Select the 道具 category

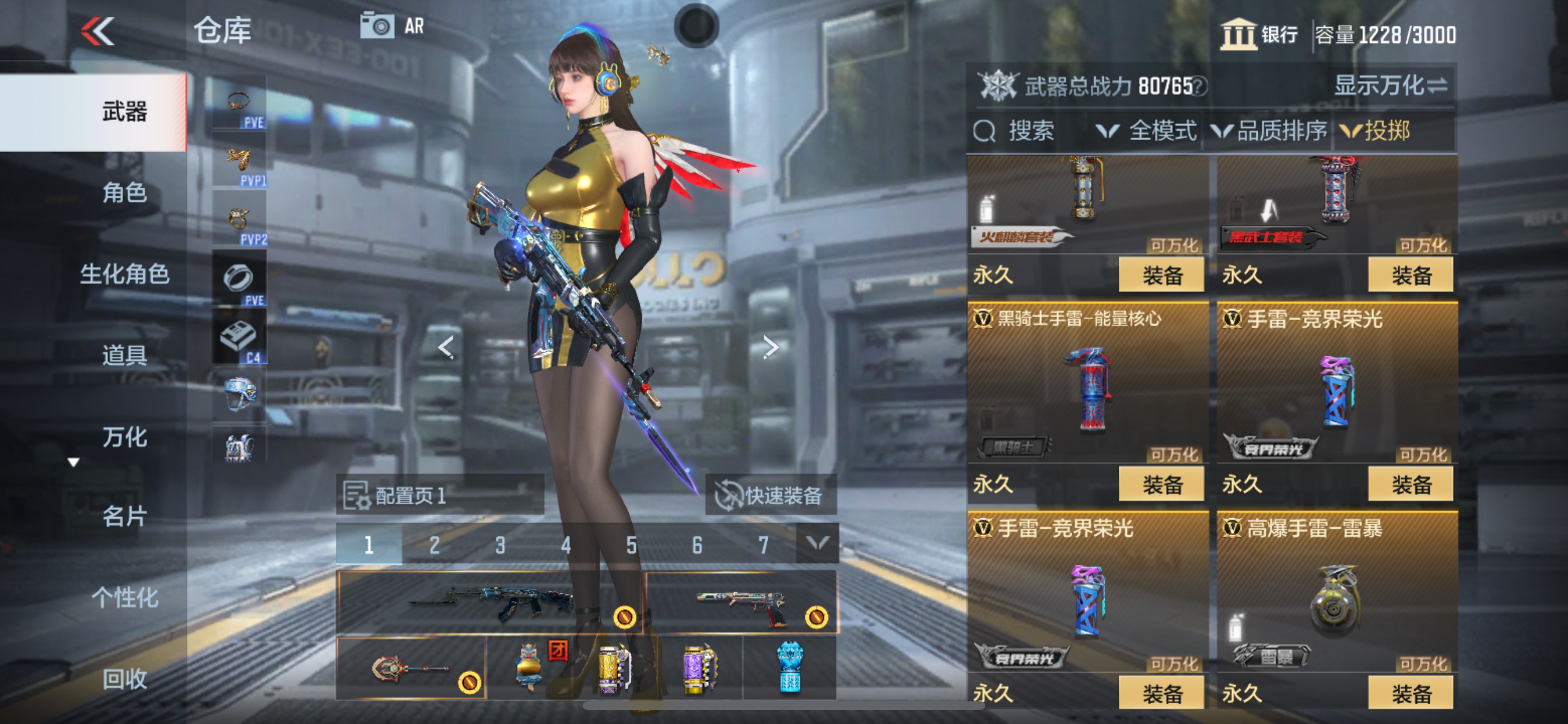pyautogui.click(x=124, y=354)
